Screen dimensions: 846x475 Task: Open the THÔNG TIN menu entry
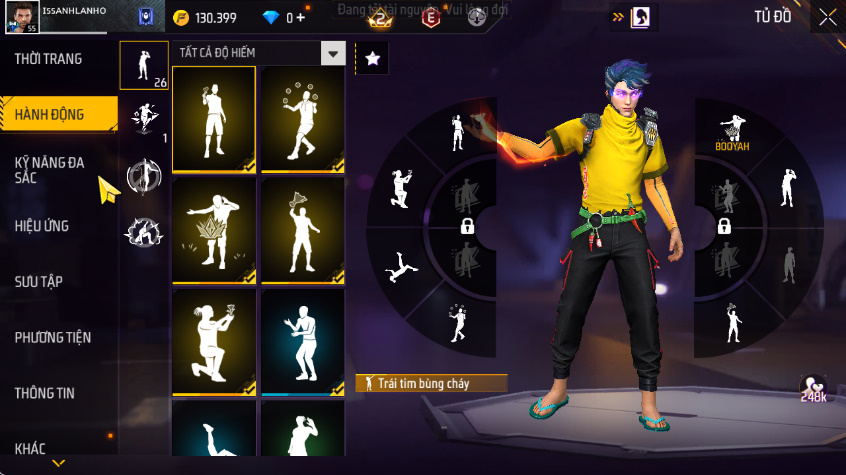[44, 393]
